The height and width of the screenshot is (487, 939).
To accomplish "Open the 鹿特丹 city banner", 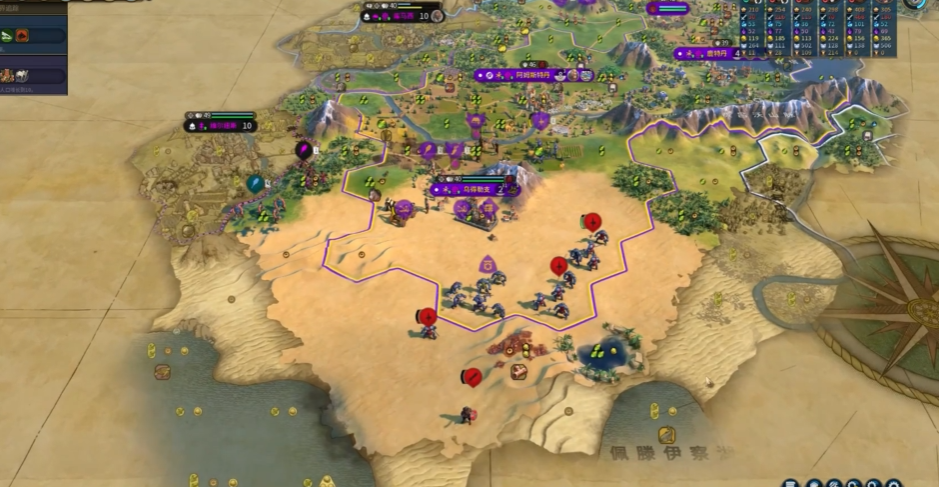I will (714, 53).
